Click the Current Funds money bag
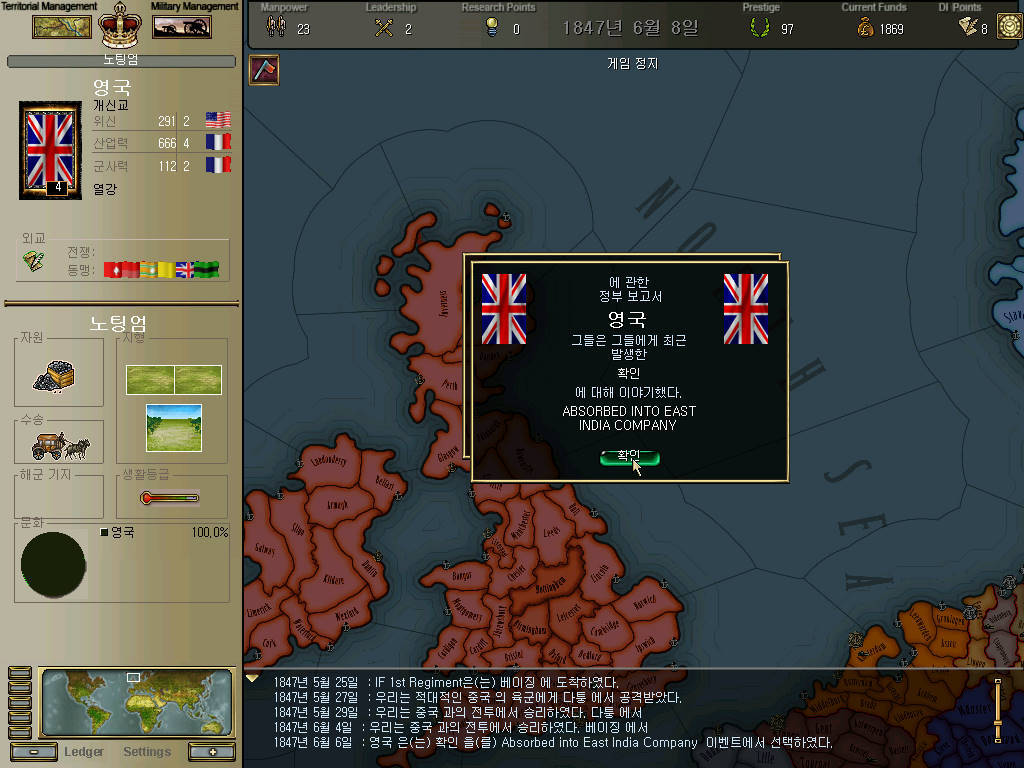 tap(865, 28)
